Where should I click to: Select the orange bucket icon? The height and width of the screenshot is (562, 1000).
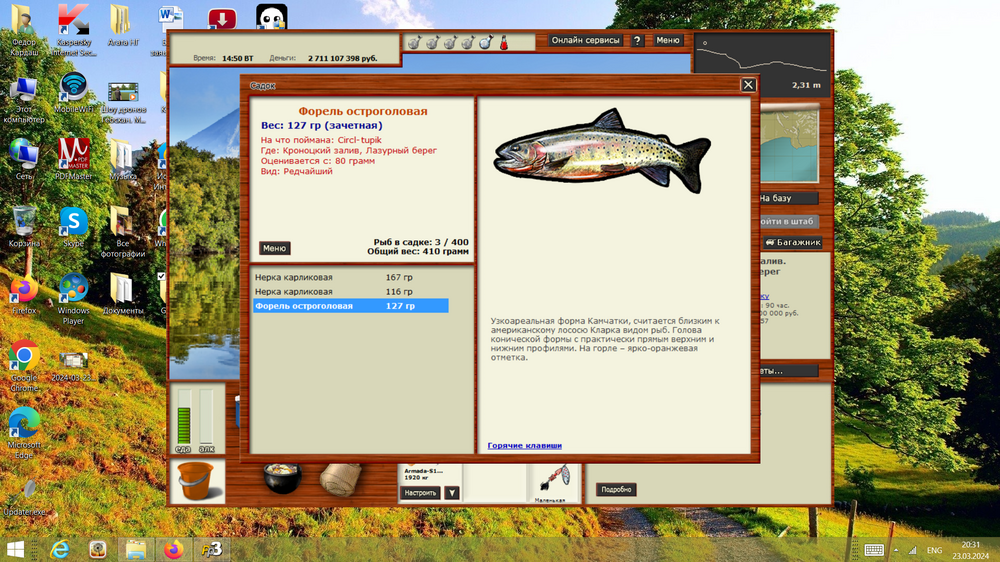194,482
